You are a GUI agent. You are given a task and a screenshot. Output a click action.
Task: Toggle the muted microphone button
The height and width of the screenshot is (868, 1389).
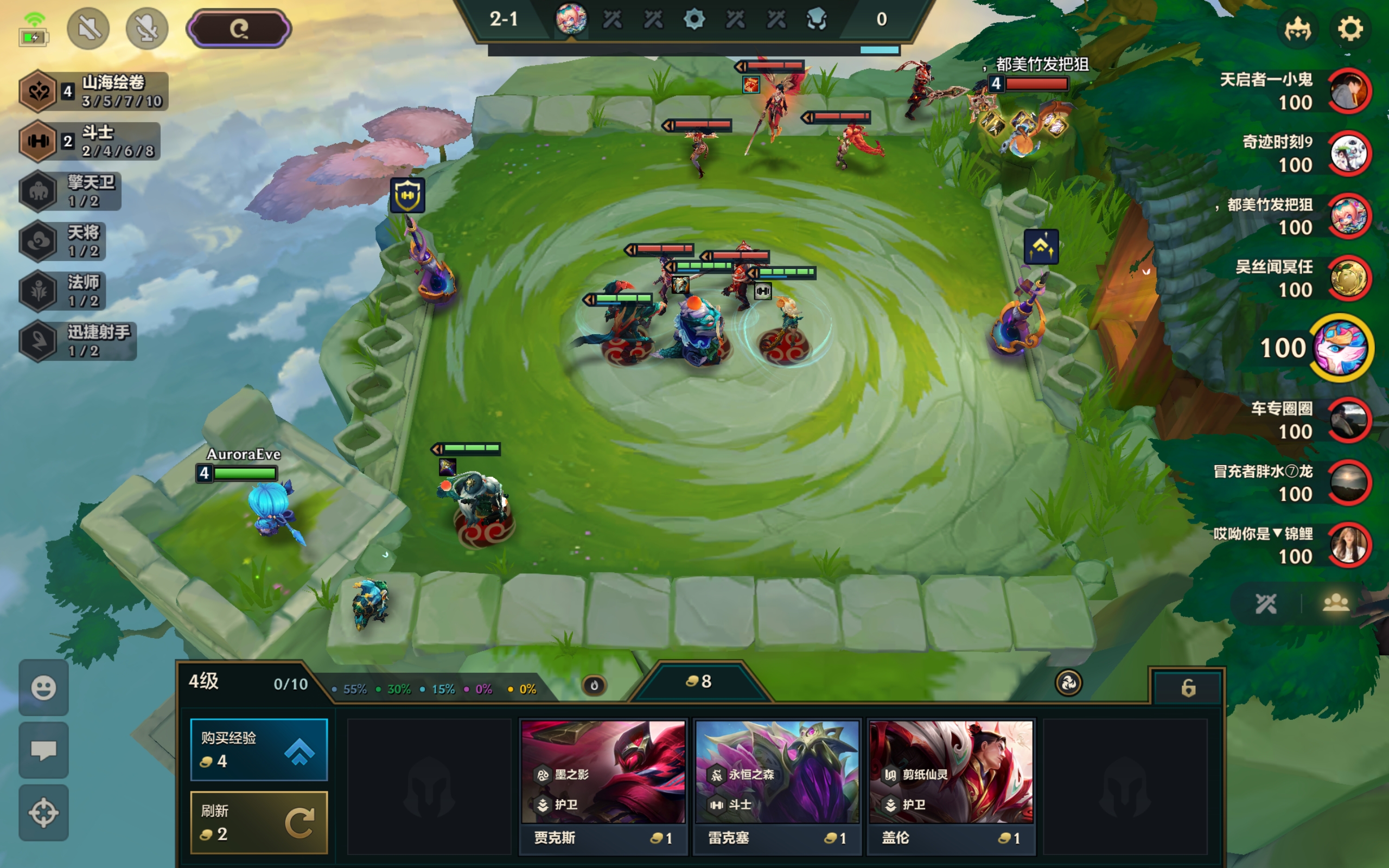147,29
